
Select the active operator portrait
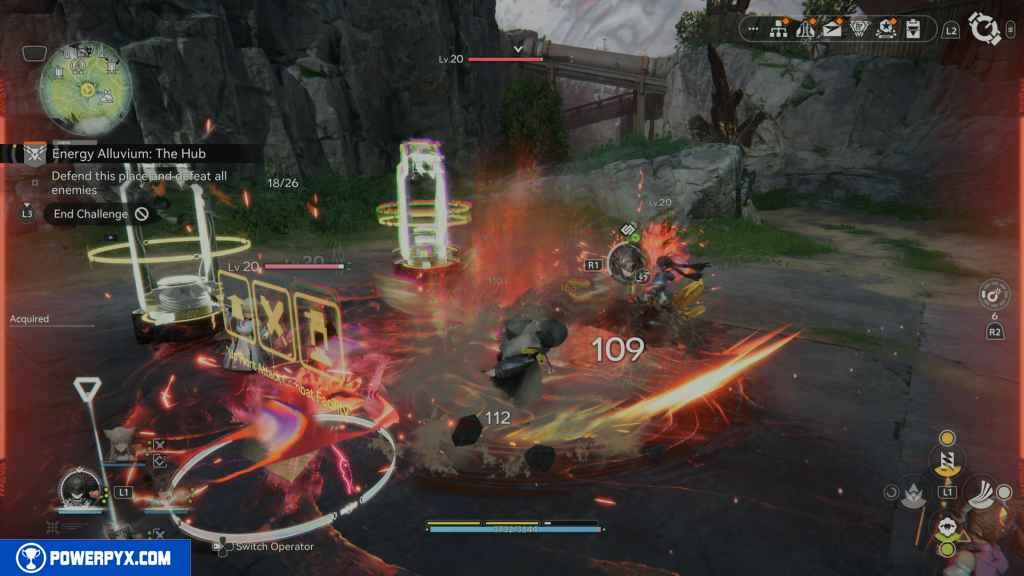pos(77,490)
